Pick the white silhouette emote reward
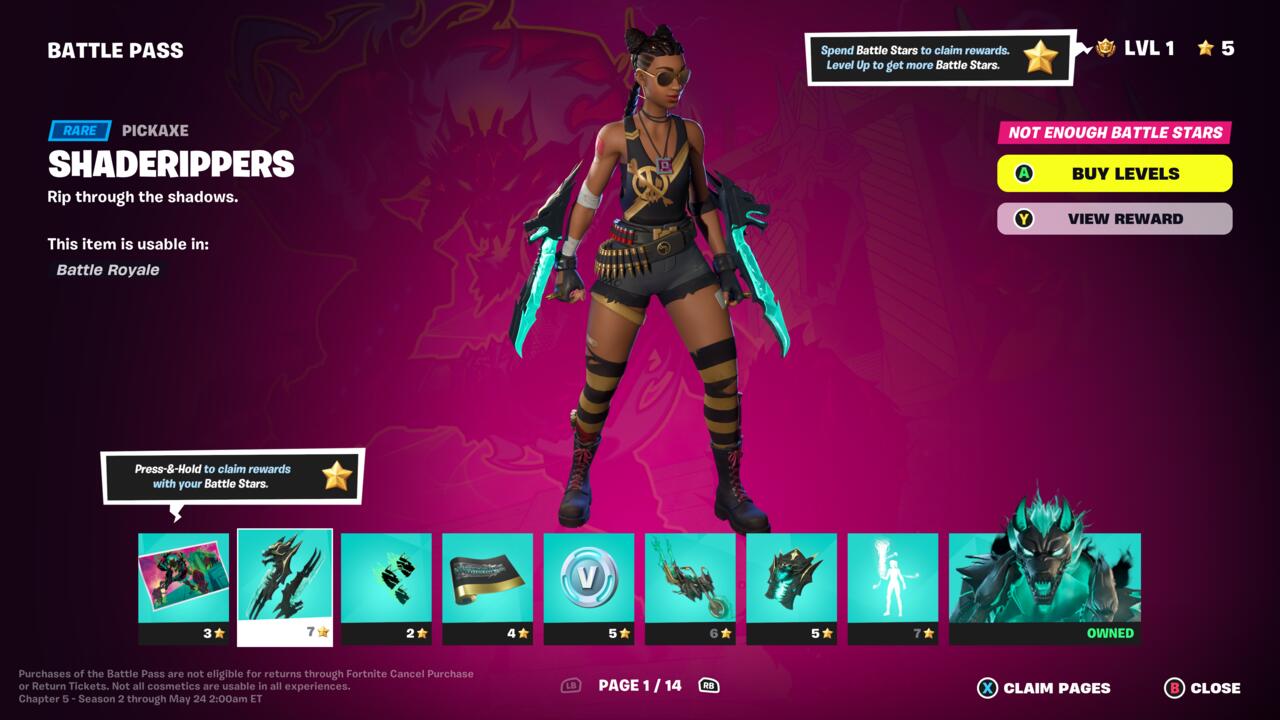Image resolution: width=1280 pixels, height=720 pixels. pos(893,587)
